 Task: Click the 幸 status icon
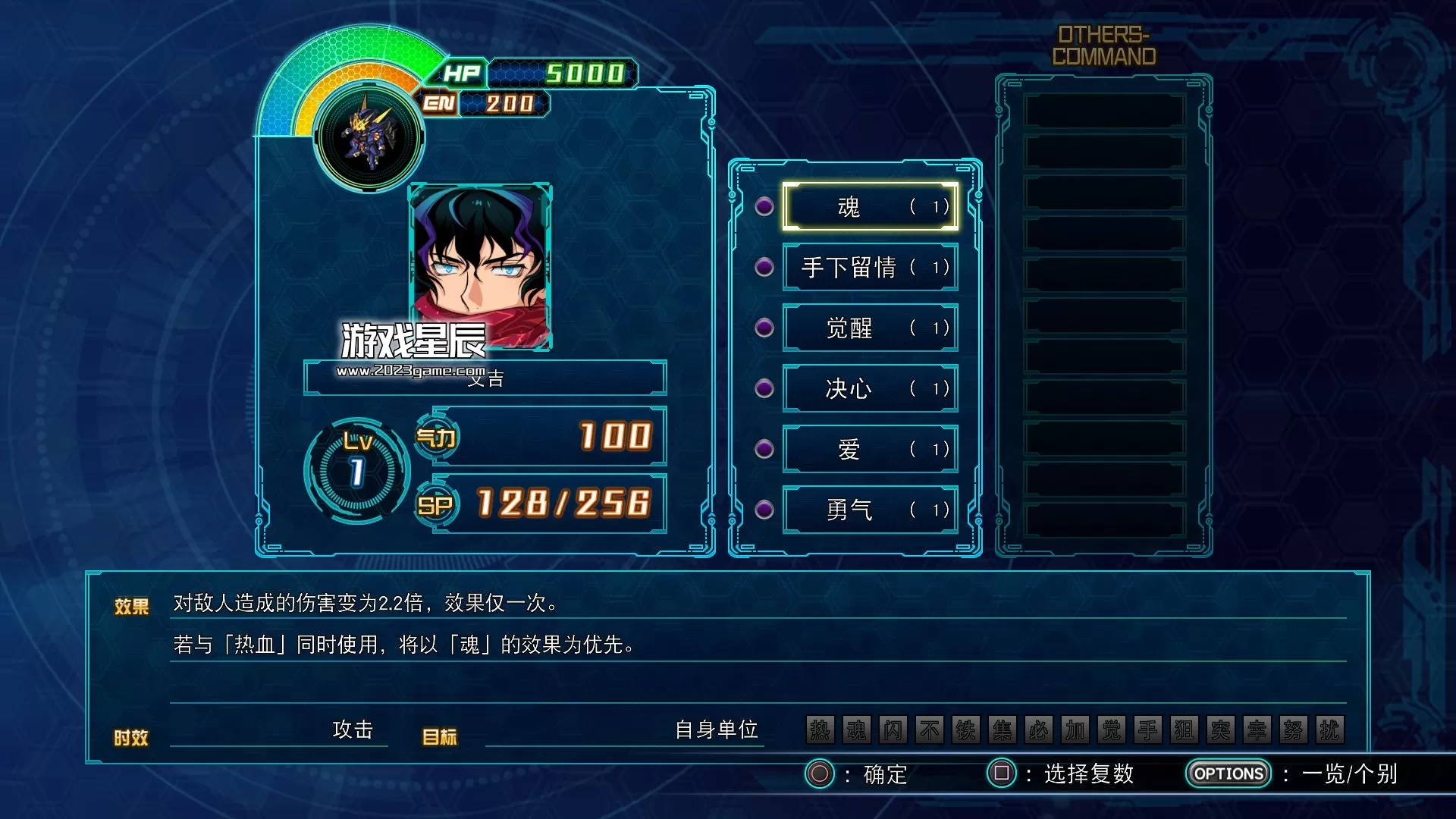pos(1257,730)
